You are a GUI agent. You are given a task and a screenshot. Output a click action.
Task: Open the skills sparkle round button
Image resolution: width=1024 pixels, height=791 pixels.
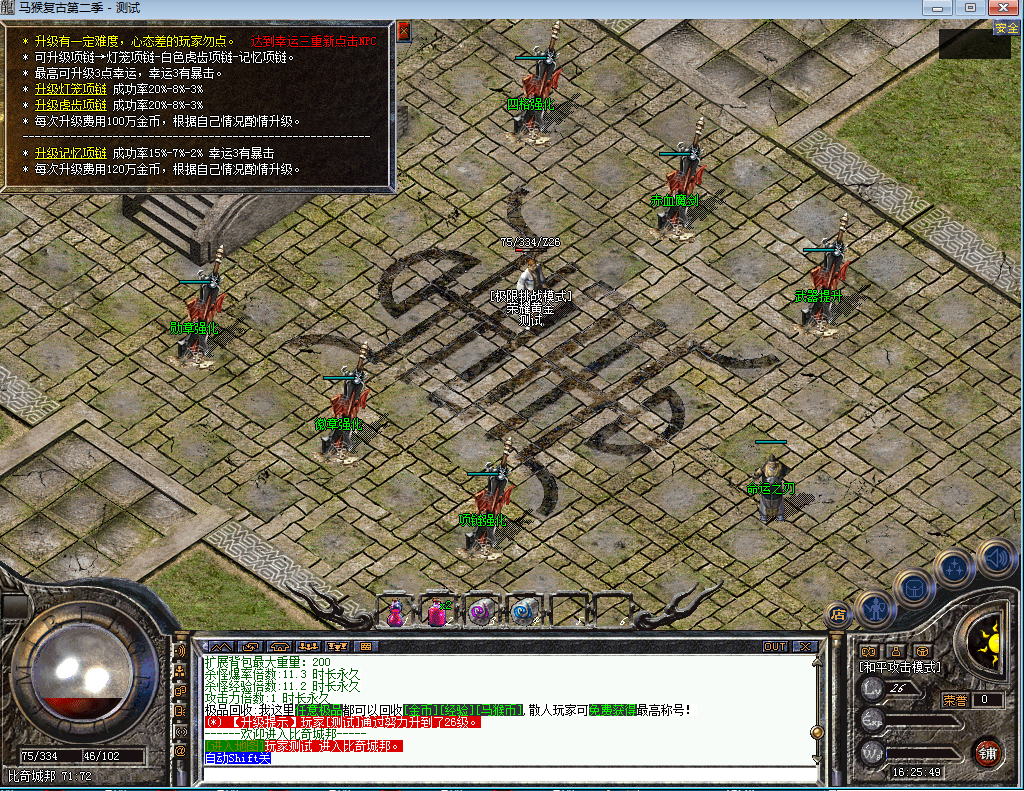pos(955,569)
